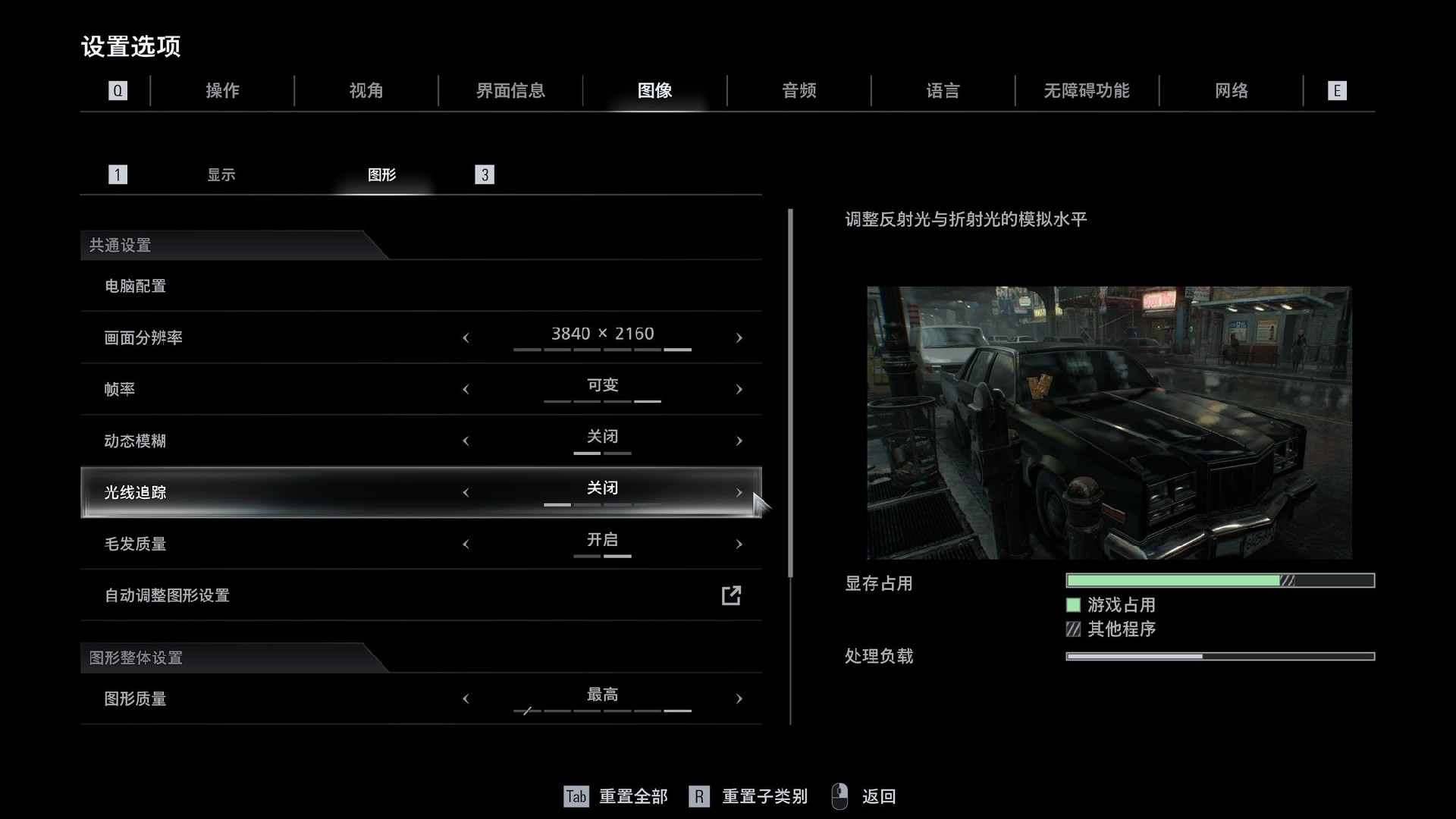
Task: Click the 1 key icon beside 显示
Action: 118,174
